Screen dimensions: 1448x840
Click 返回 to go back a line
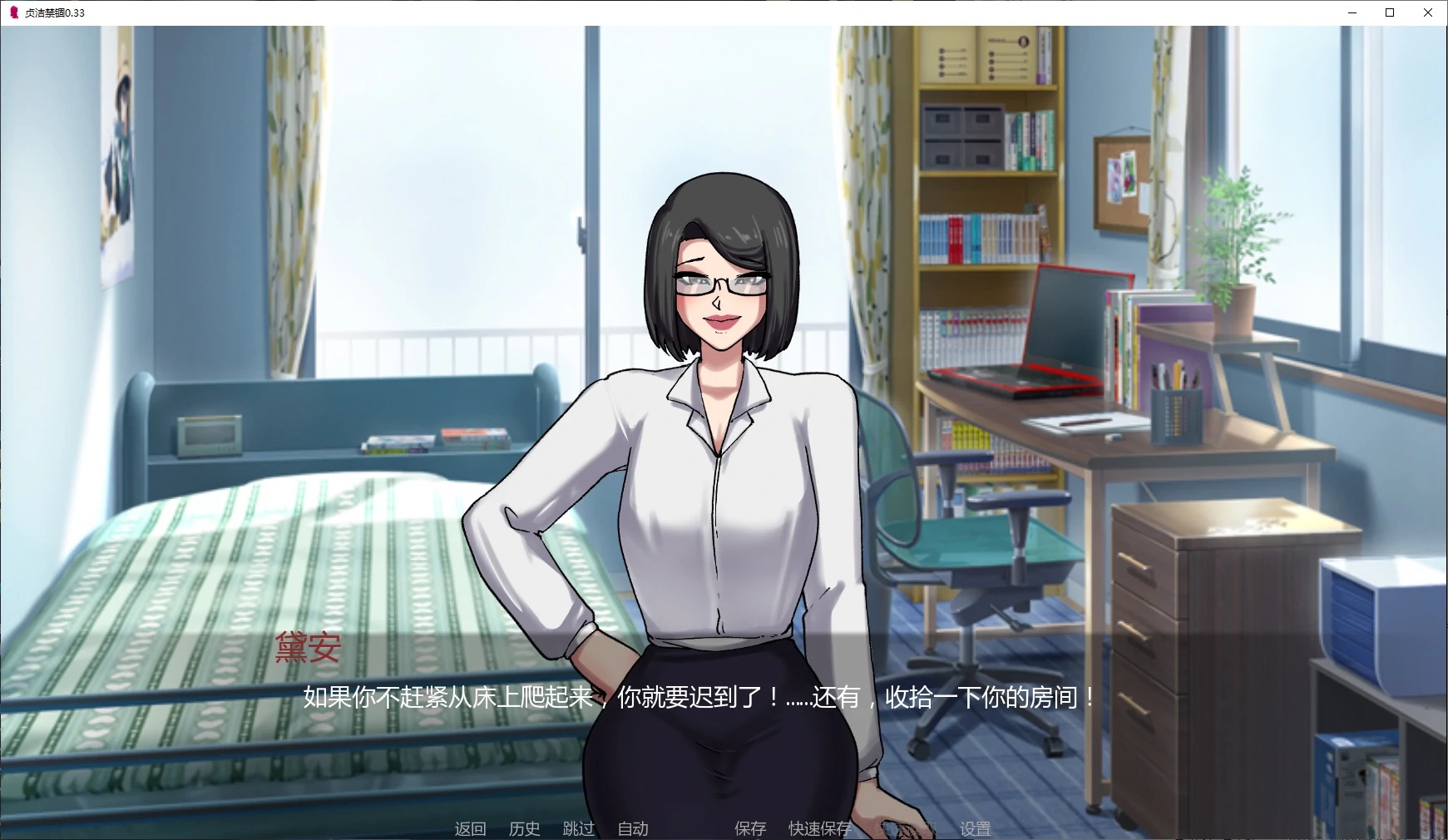coord(470,828)
